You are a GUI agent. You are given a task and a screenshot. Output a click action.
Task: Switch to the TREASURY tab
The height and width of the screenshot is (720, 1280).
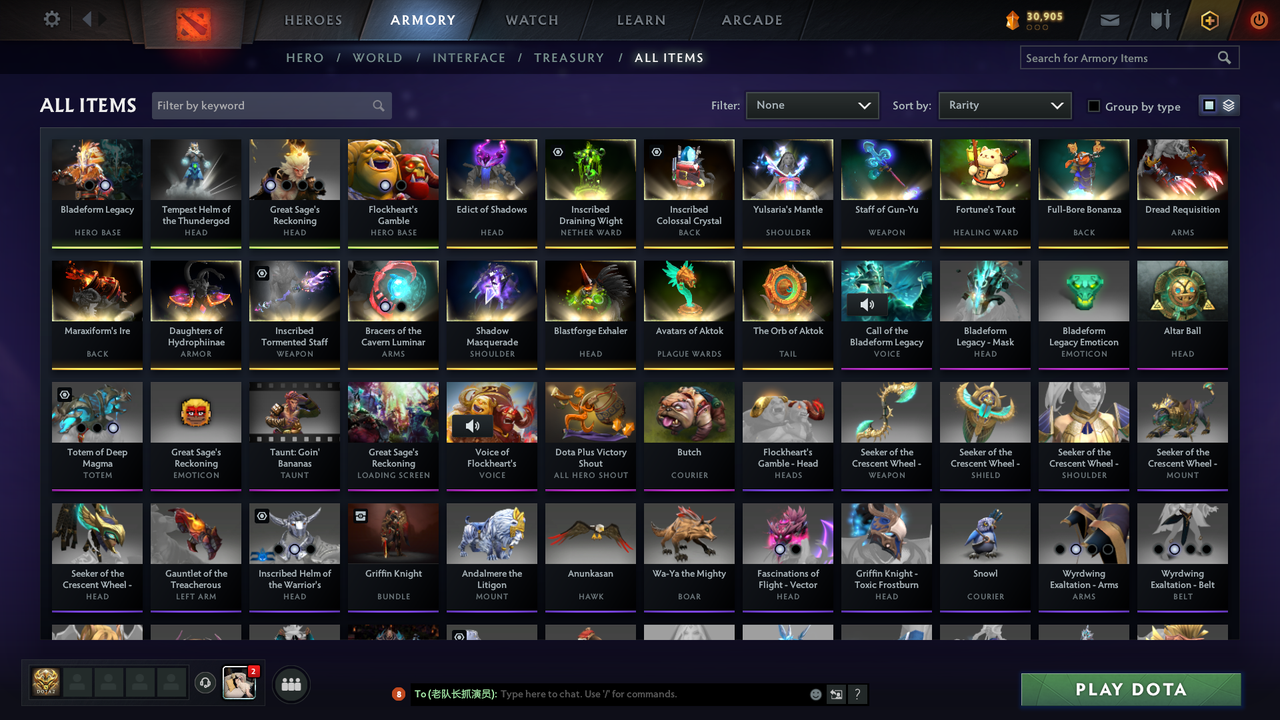[x=569, y=57]
